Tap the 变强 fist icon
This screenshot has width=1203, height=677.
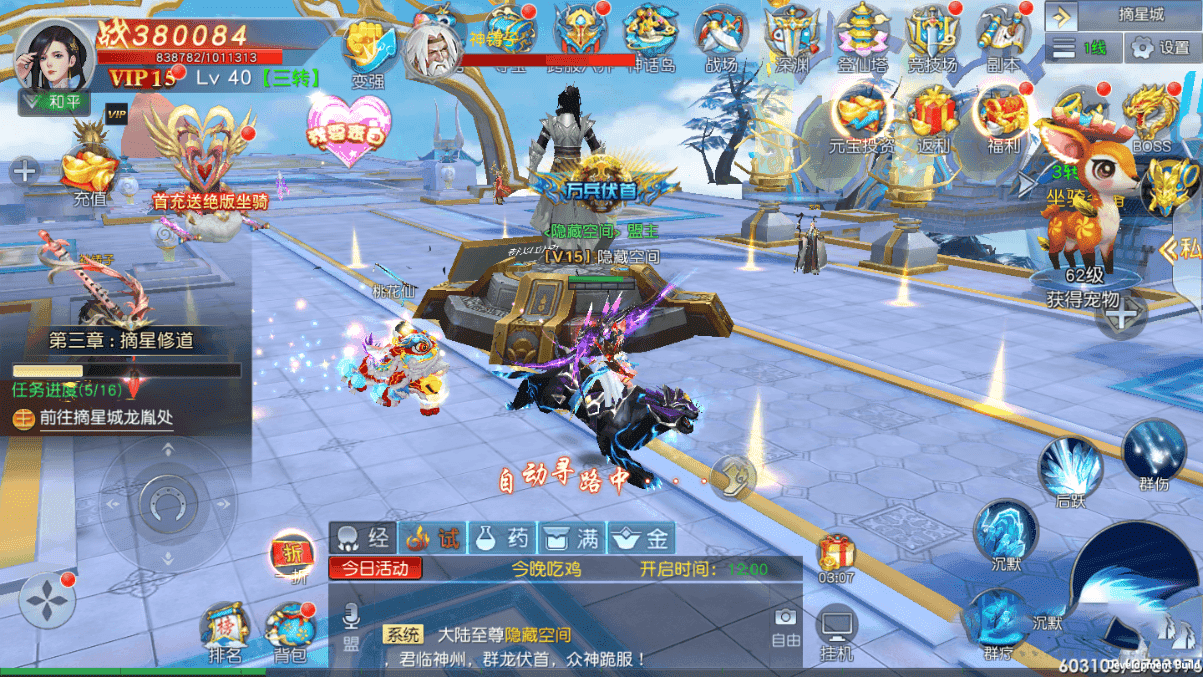[368, 50]
